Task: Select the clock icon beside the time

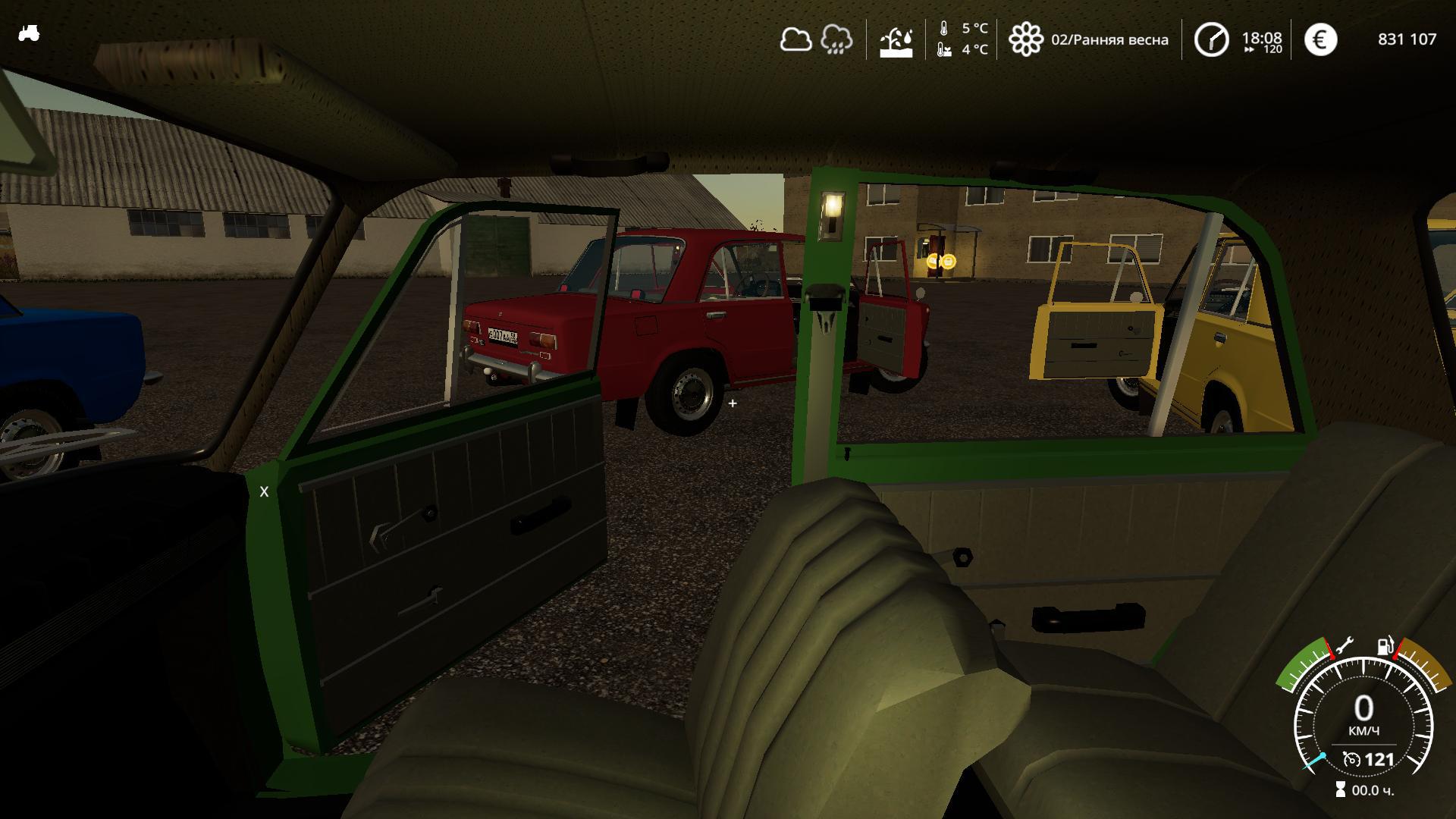Action: (1211, 39)
